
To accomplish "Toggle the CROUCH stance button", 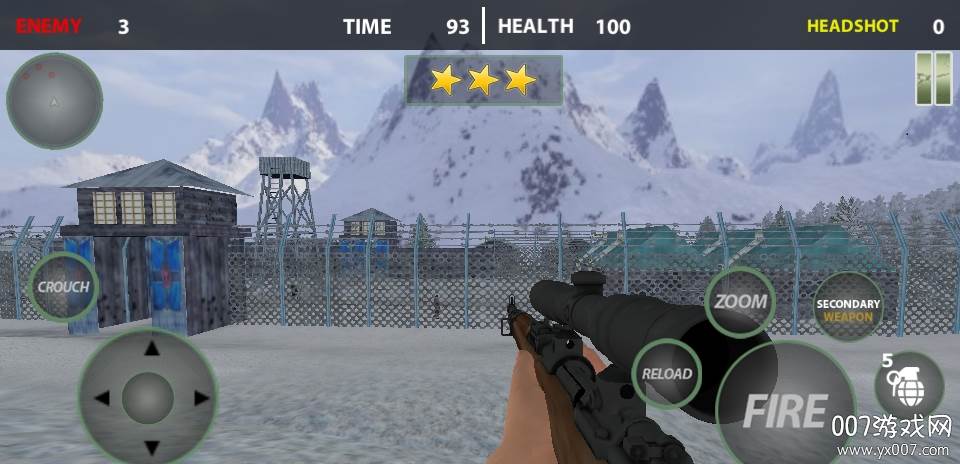I will point(63,287).
